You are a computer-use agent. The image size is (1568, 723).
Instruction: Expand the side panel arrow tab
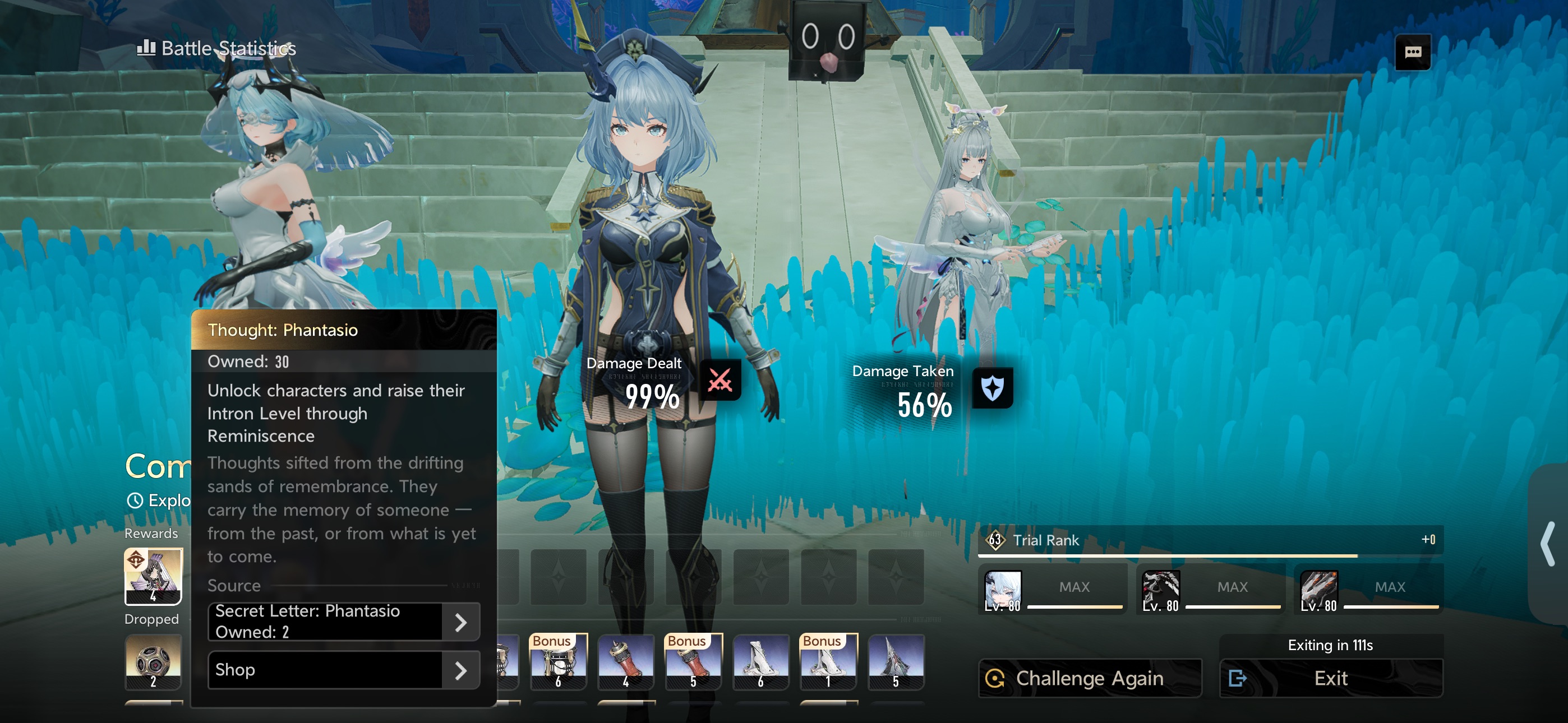click(x=1548, y=544)
